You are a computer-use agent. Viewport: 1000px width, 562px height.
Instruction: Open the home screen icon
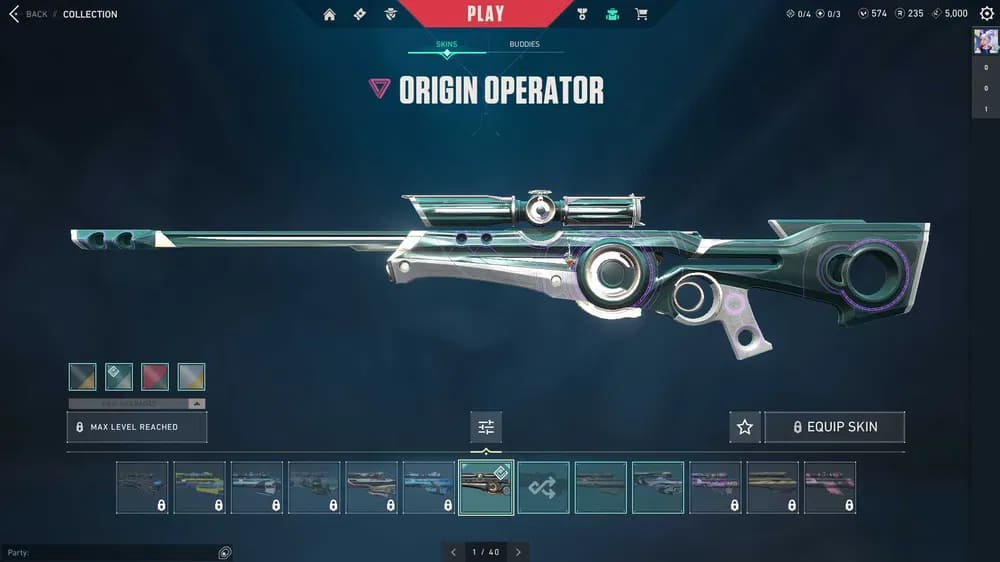coord(329,14)
